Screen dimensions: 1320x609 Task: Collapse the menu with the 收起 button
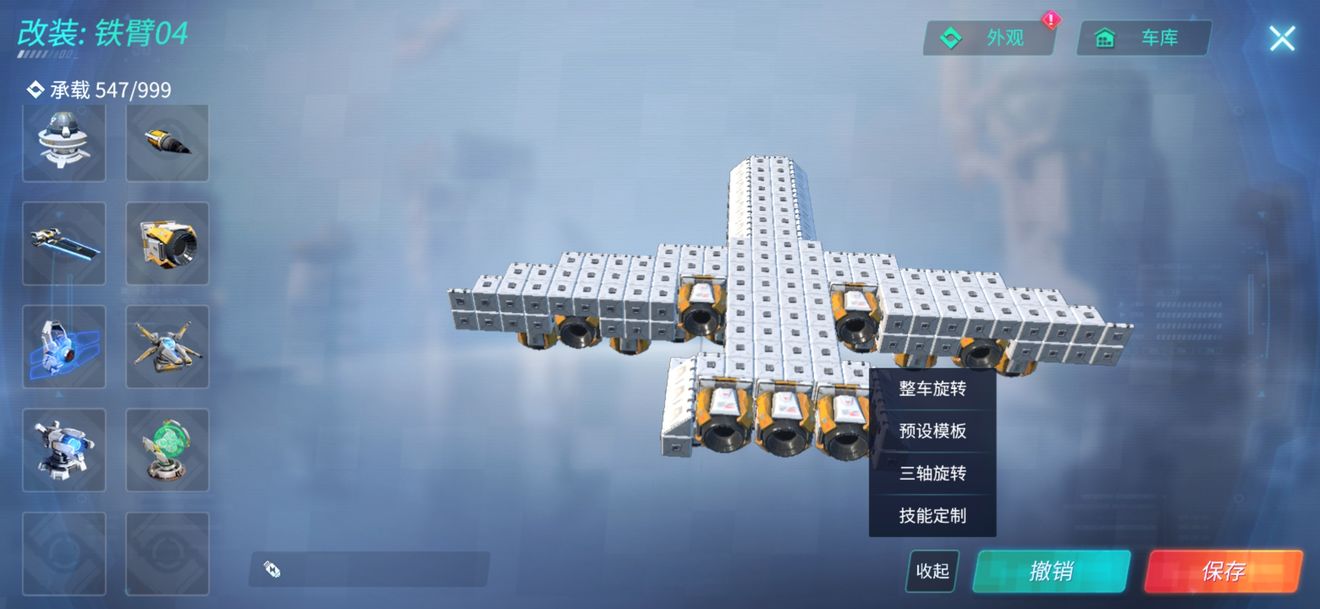click(932, 570)
